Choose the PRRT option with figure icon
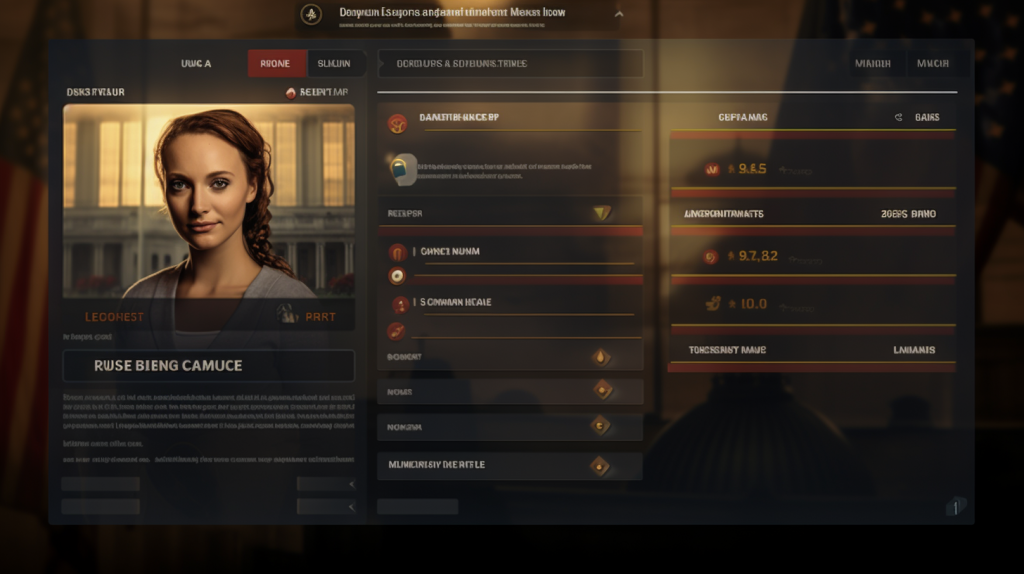Viewport: 1024px width, 574px height. [x=308, y=316]
